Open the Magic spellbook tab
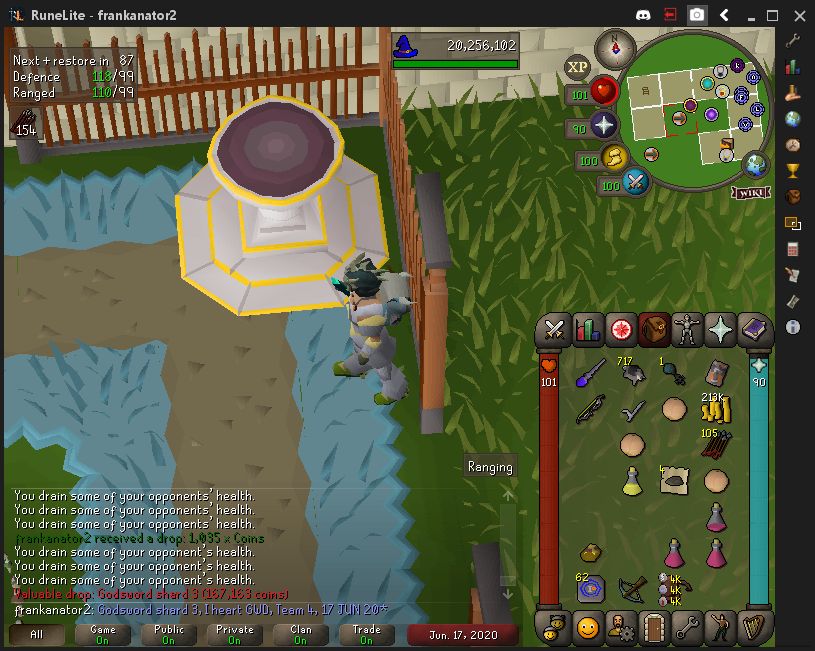The height and width of the screenshot is (651, 815). pos(755,329)
